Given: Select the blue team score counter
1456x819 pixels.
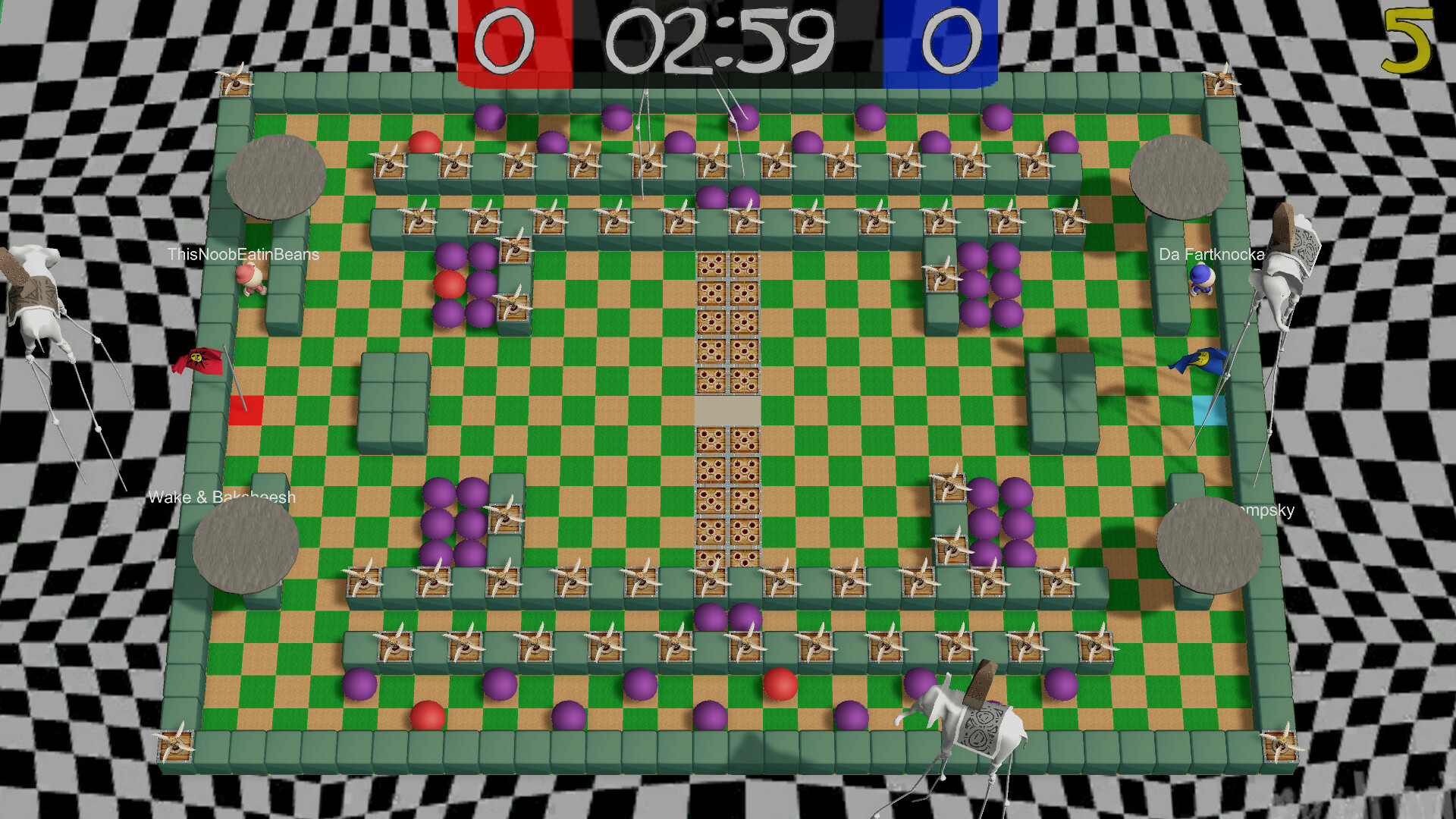Looking at the screenshot, I should 953,39.
